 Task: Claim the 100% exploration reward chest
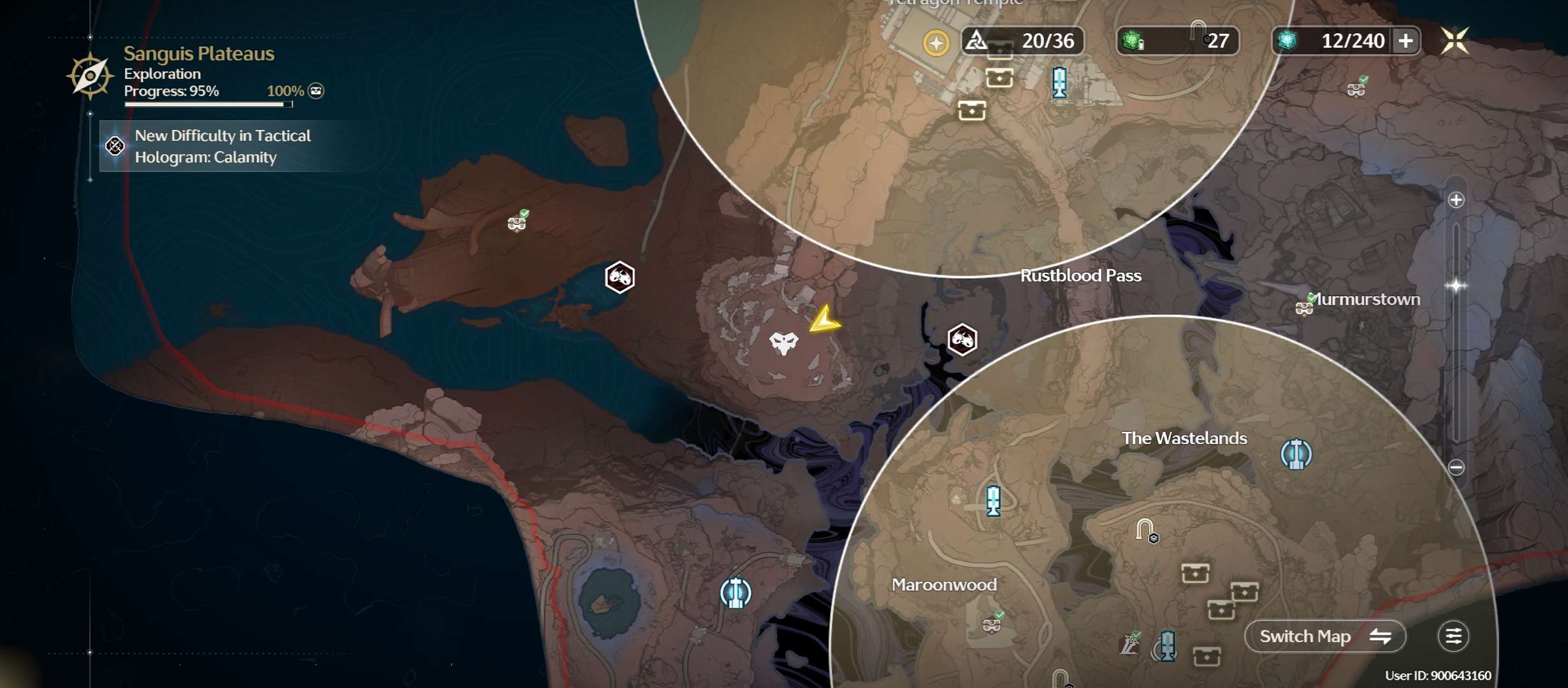point(316,91)
